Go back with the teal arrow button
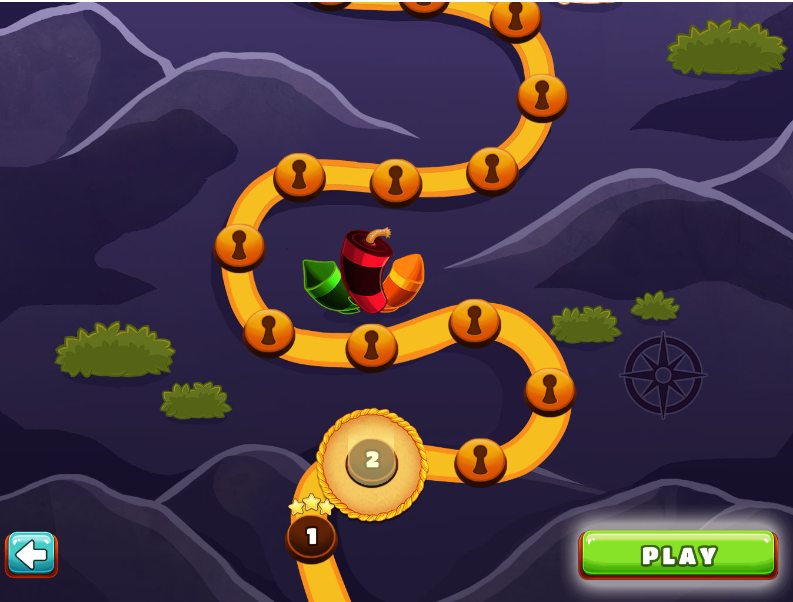Screen dimensions: 793x602 pyautogui.click(x=31, y=553)
